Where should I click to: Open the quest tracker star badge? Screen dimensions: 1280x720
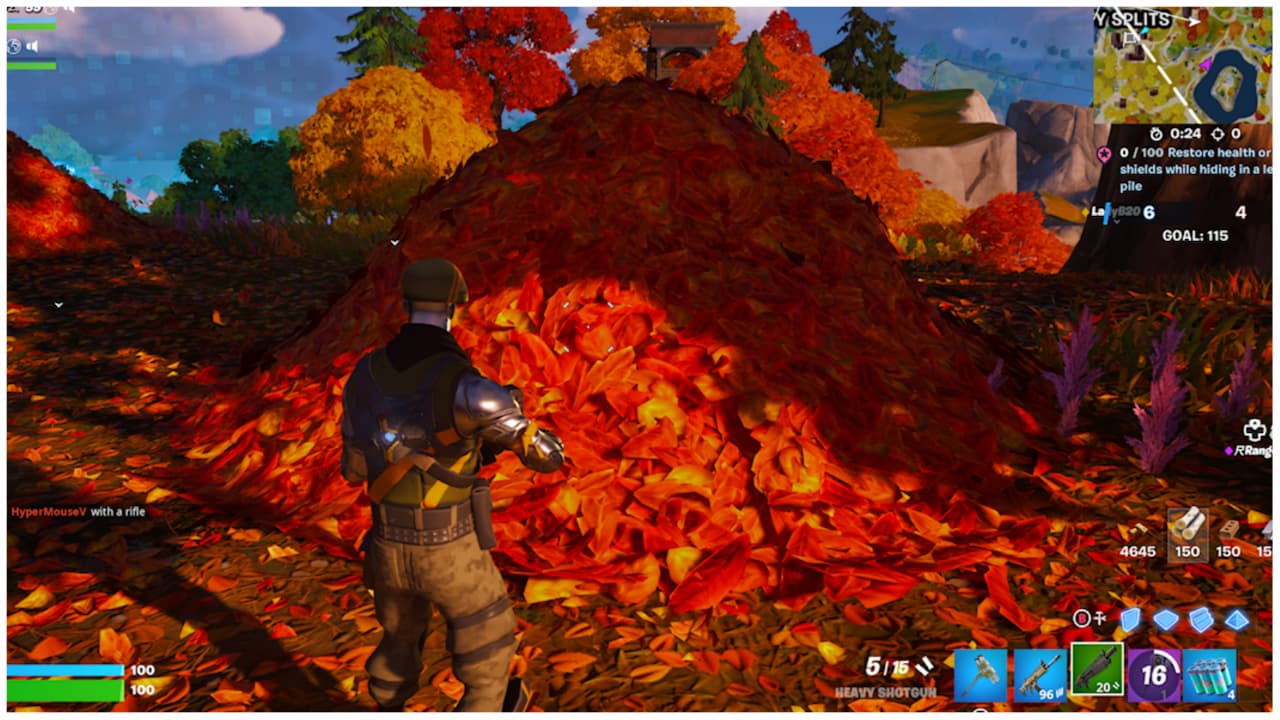(1103, 153)
